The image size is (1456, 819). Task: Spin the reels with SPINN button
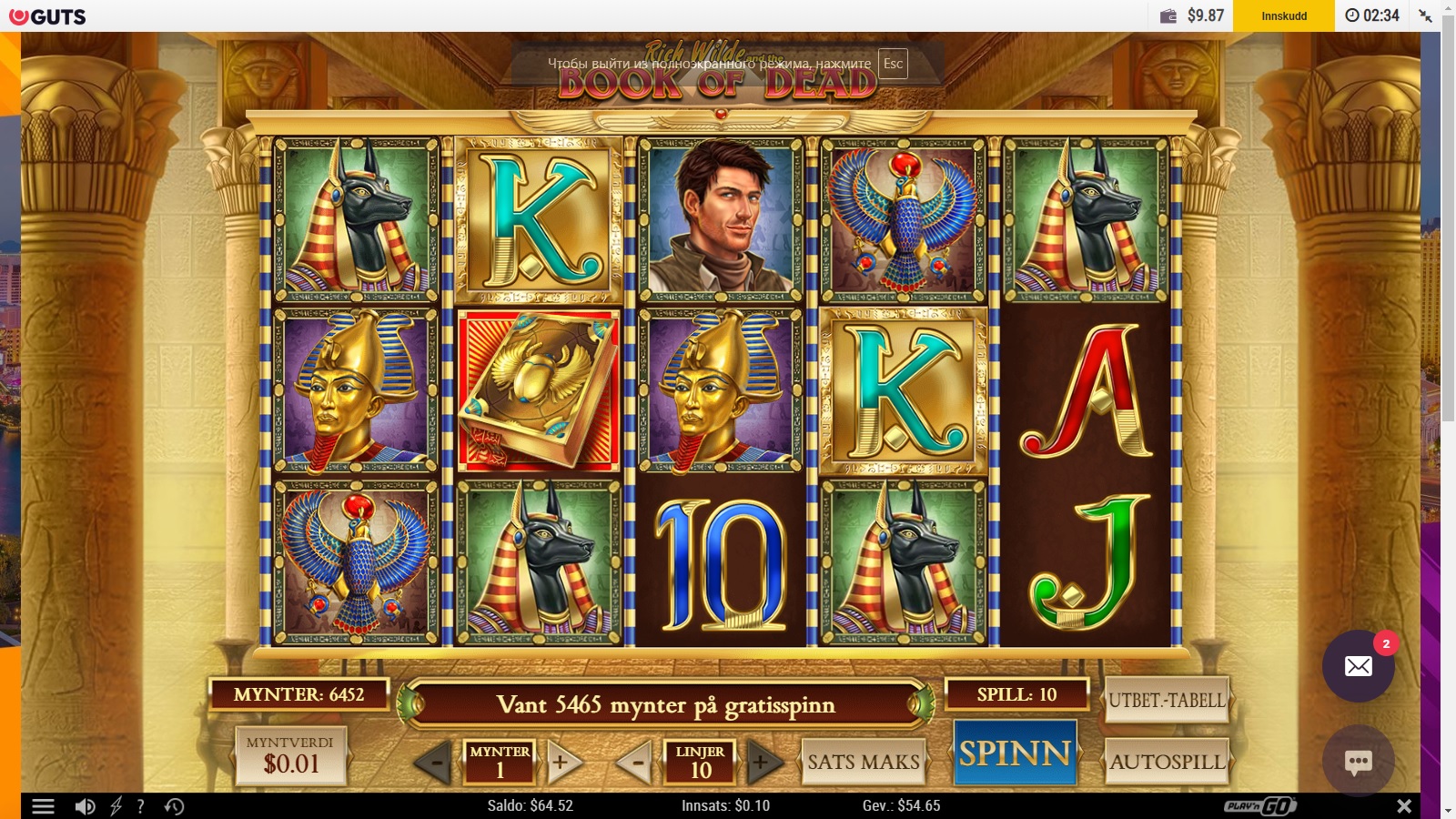click(1015, 753)
